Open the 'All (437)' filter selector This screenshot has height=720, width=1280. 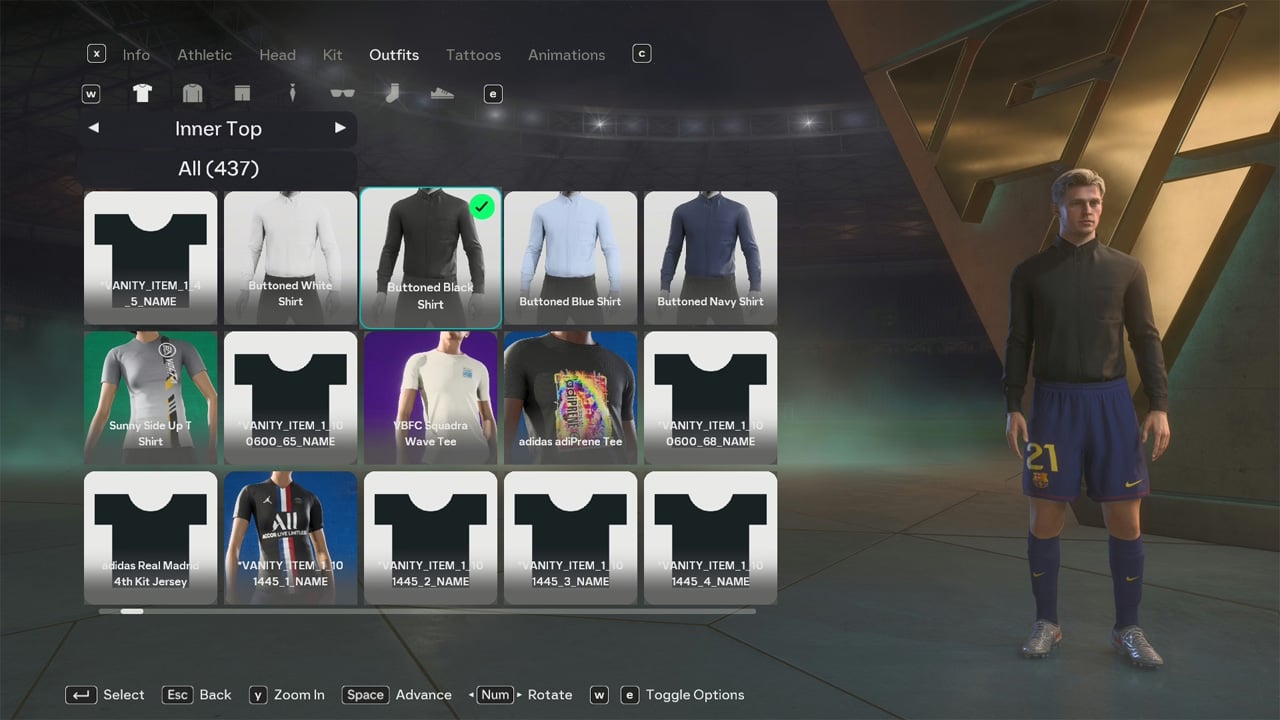click(x=218, y=168)
